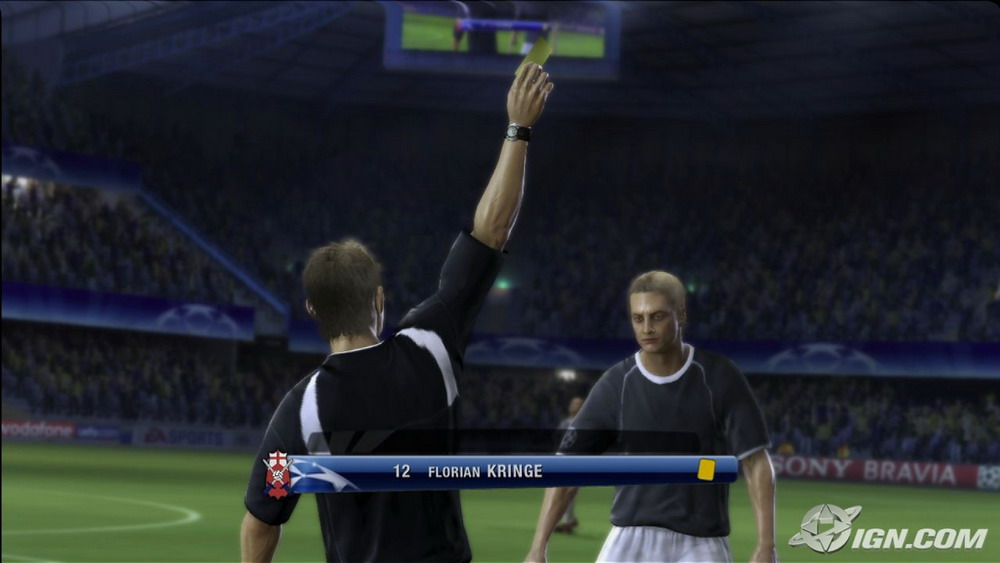The image size is (1000, 563).
Task: Open the IGN.com watermark logo
Action: pyautogui.click(x=887, y=529)
